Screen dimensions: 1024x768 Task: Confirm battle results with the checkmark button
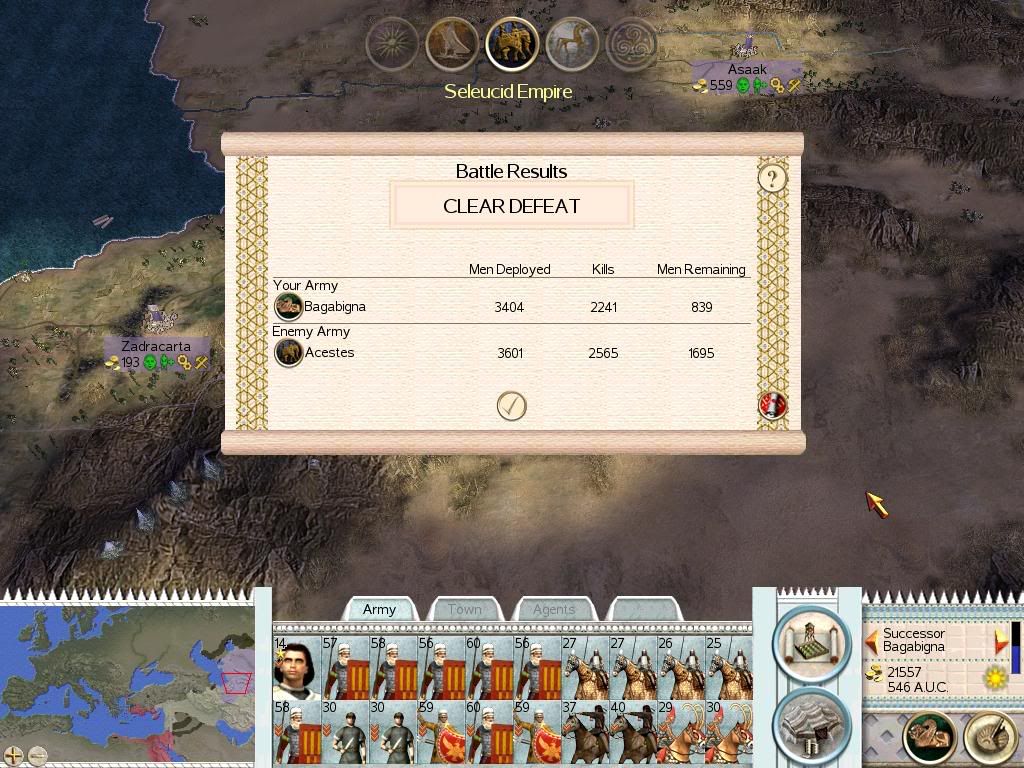pos(511,406)
